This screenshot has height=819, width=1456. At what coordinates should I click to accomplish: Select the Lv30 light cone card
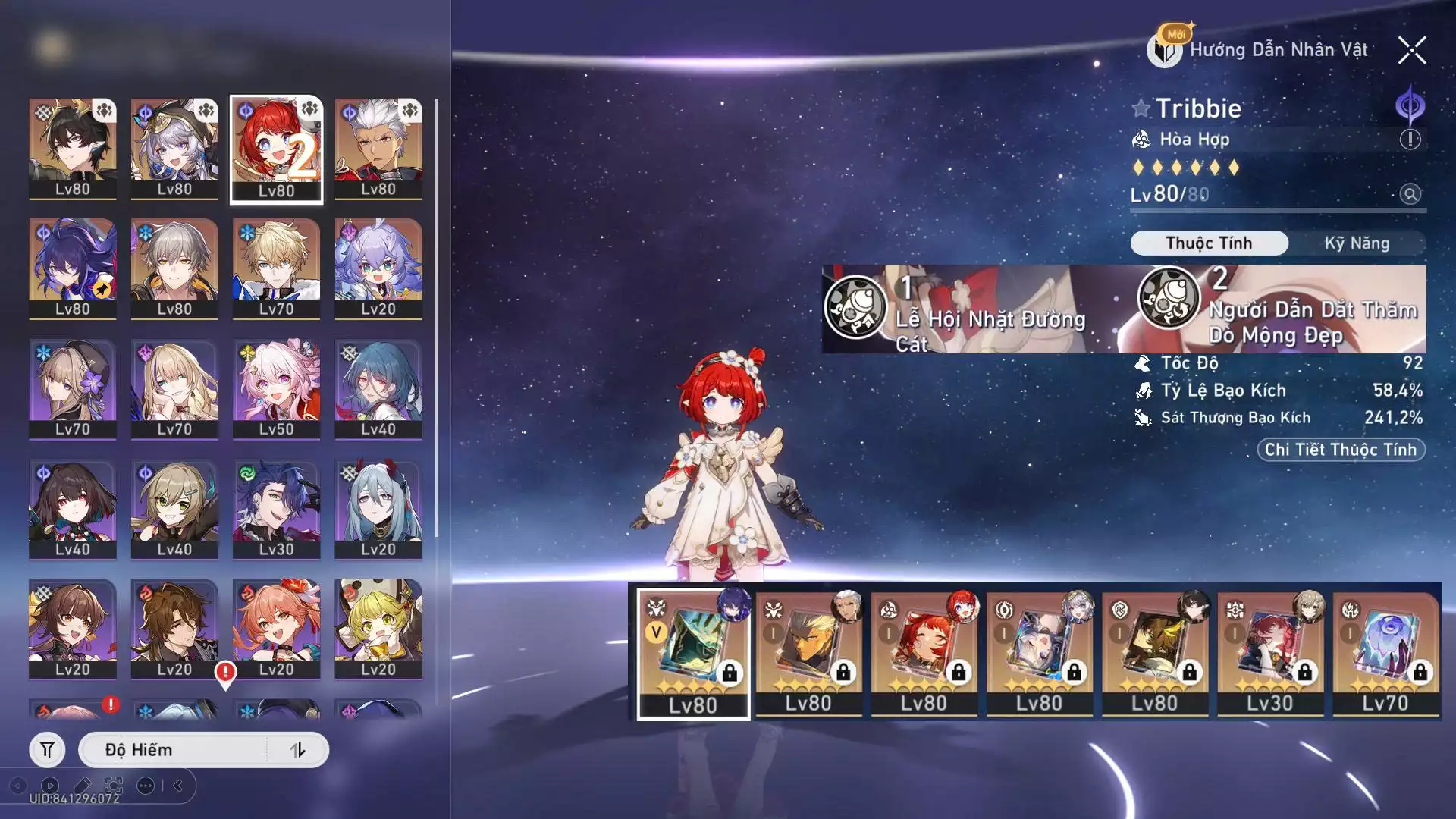coord(1269,653)
